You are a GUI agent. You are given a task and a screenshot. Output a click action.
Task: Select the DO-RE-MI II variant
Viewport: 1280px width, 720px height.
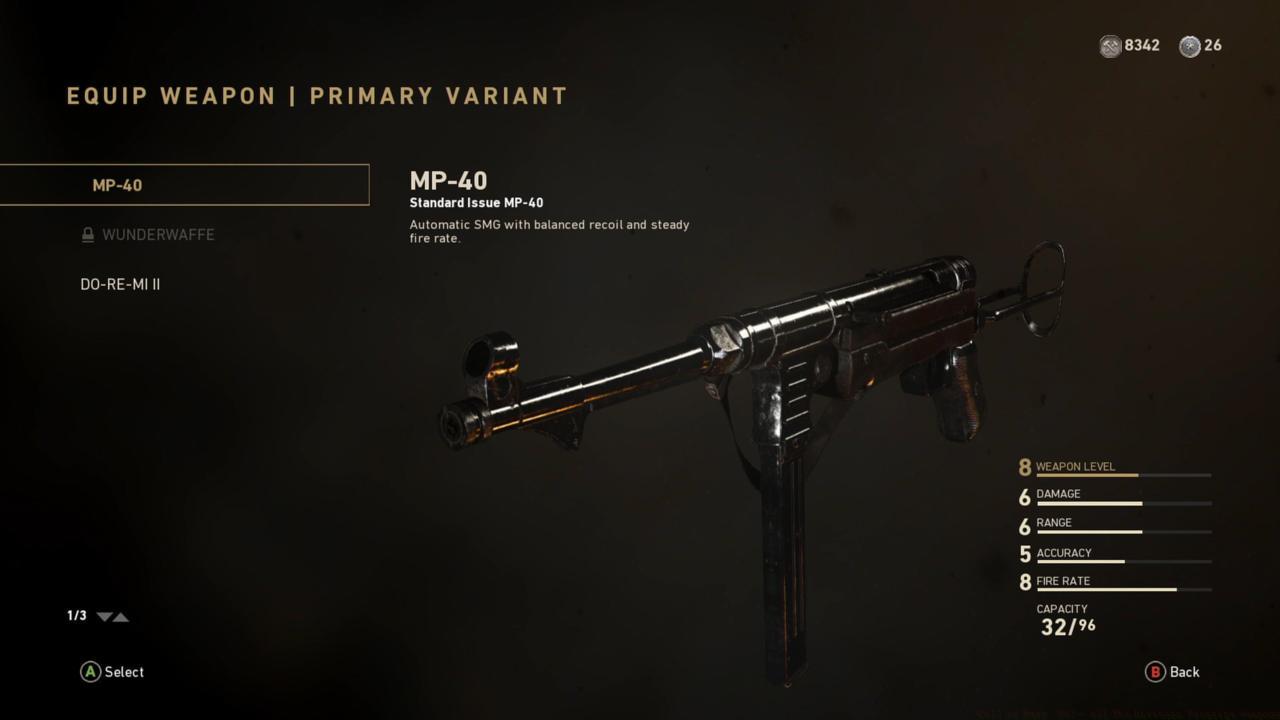[120, 284]
